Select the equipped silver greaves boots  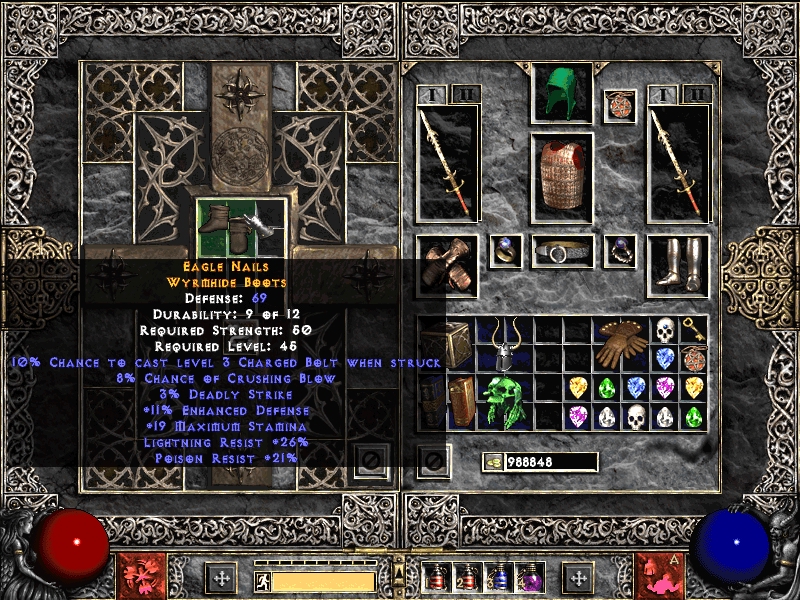pos(678,265)
